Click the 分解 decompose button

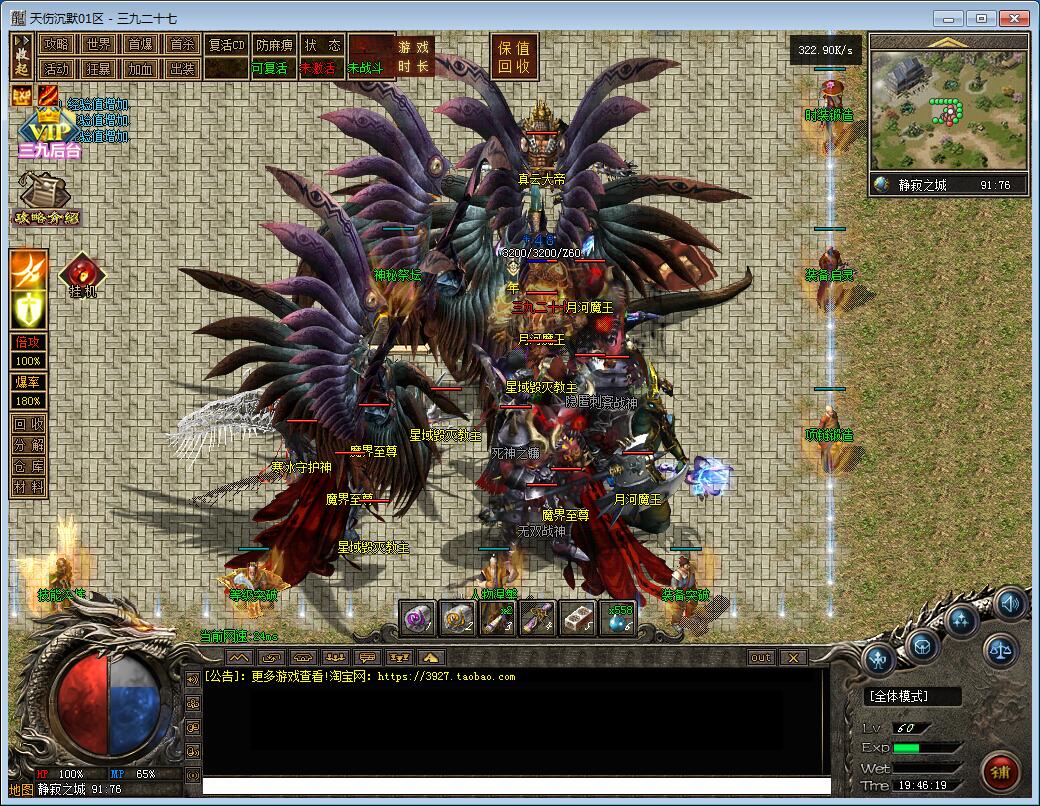pyautogui.click(x=28, y=445)
